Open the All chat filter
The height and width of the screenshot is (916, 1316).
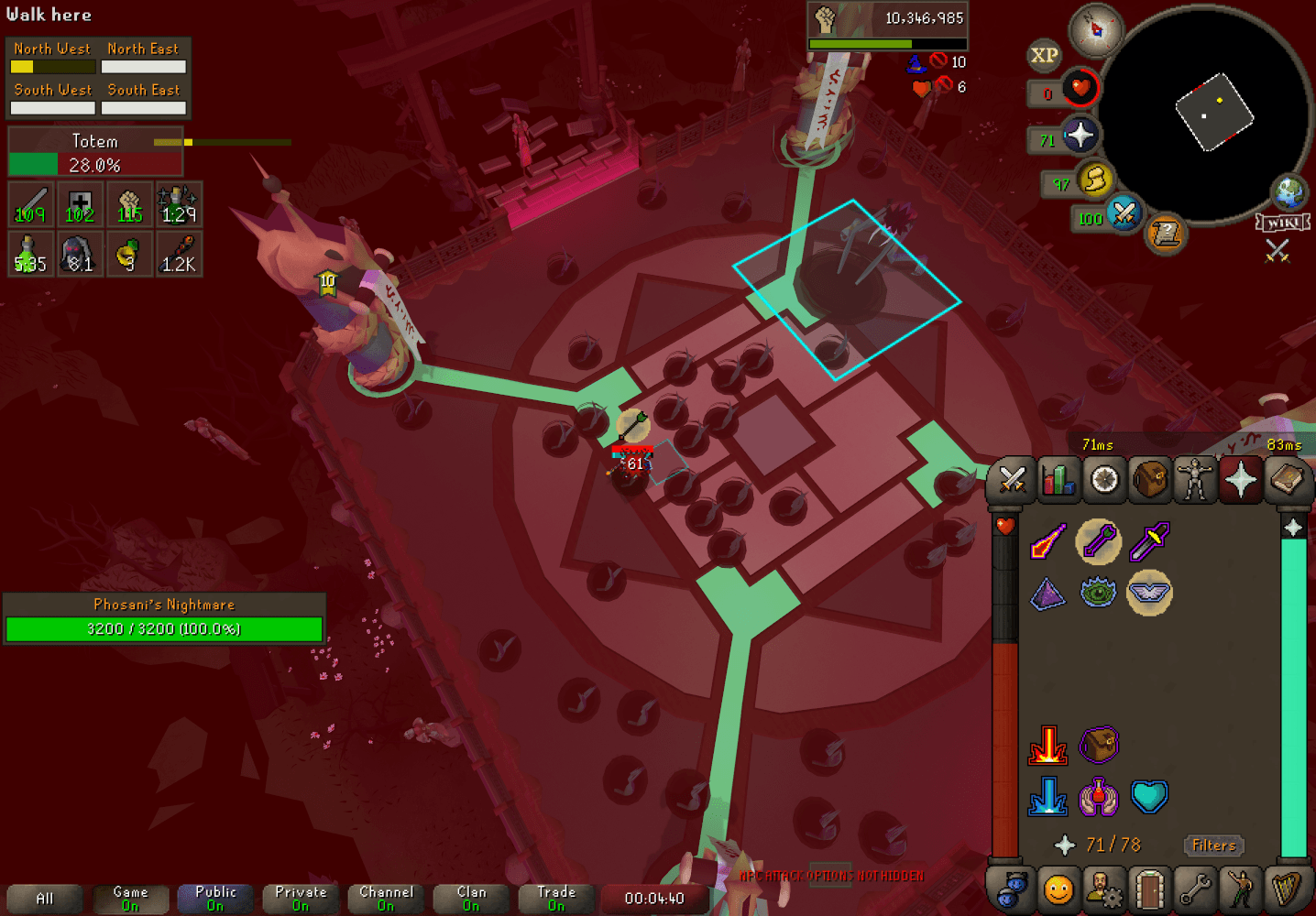pos(44,898)
